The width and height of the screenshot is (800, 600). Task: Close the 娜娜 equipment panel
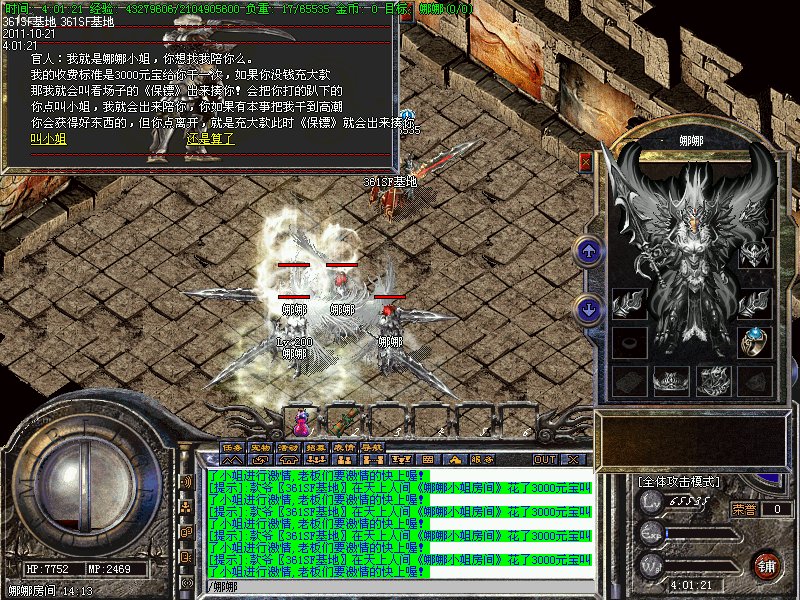click(x=586, y=160)
